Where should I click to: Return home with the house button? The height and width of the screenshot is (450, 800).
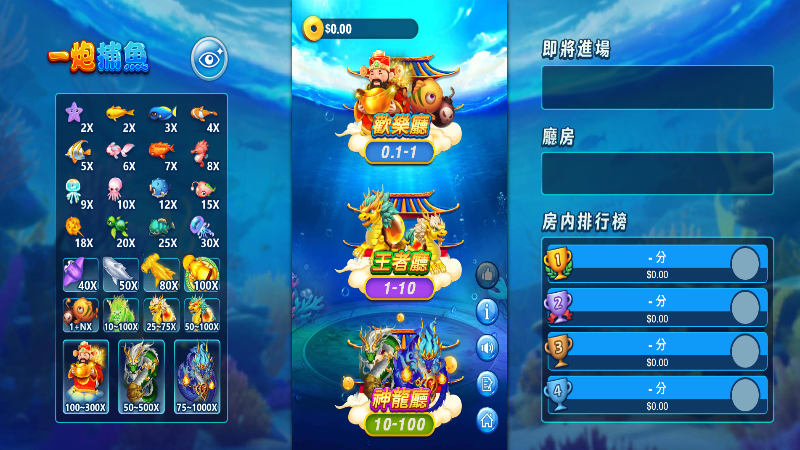click(488, 418)
